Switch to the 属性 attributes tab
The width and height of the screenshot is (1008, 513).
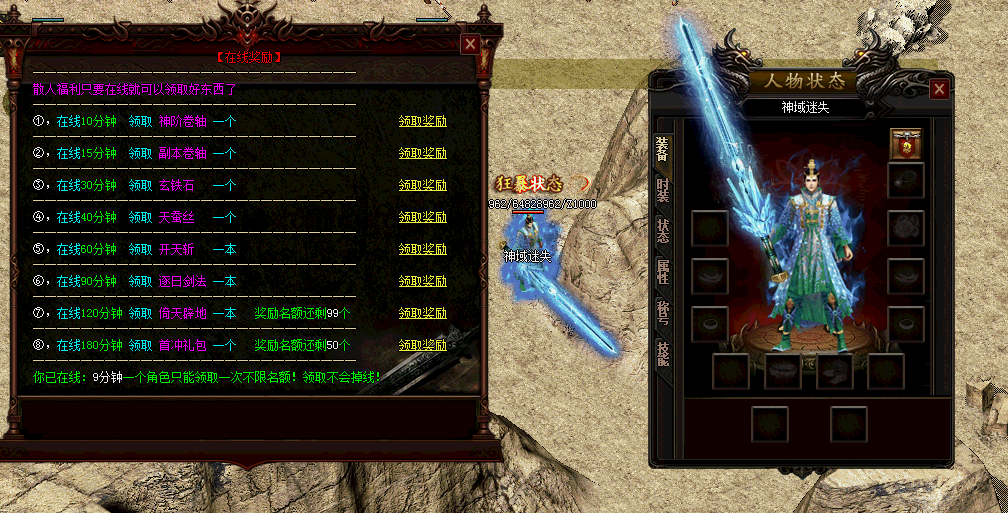(x=662, y=271)
